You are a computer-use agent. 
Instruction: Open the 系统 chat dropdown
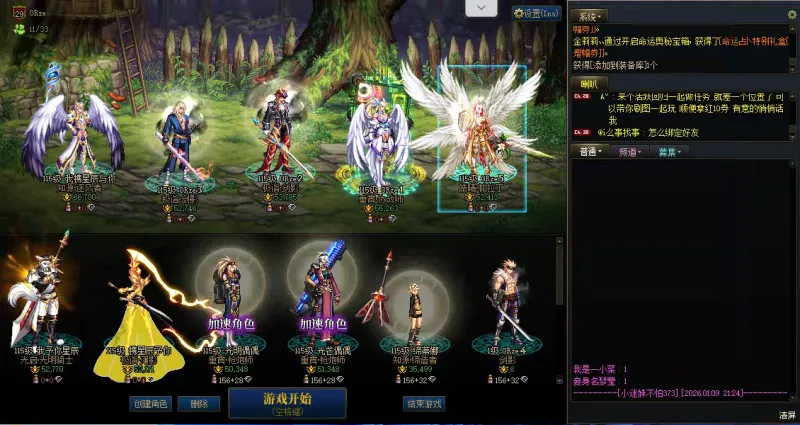click(x=588, y=16)
